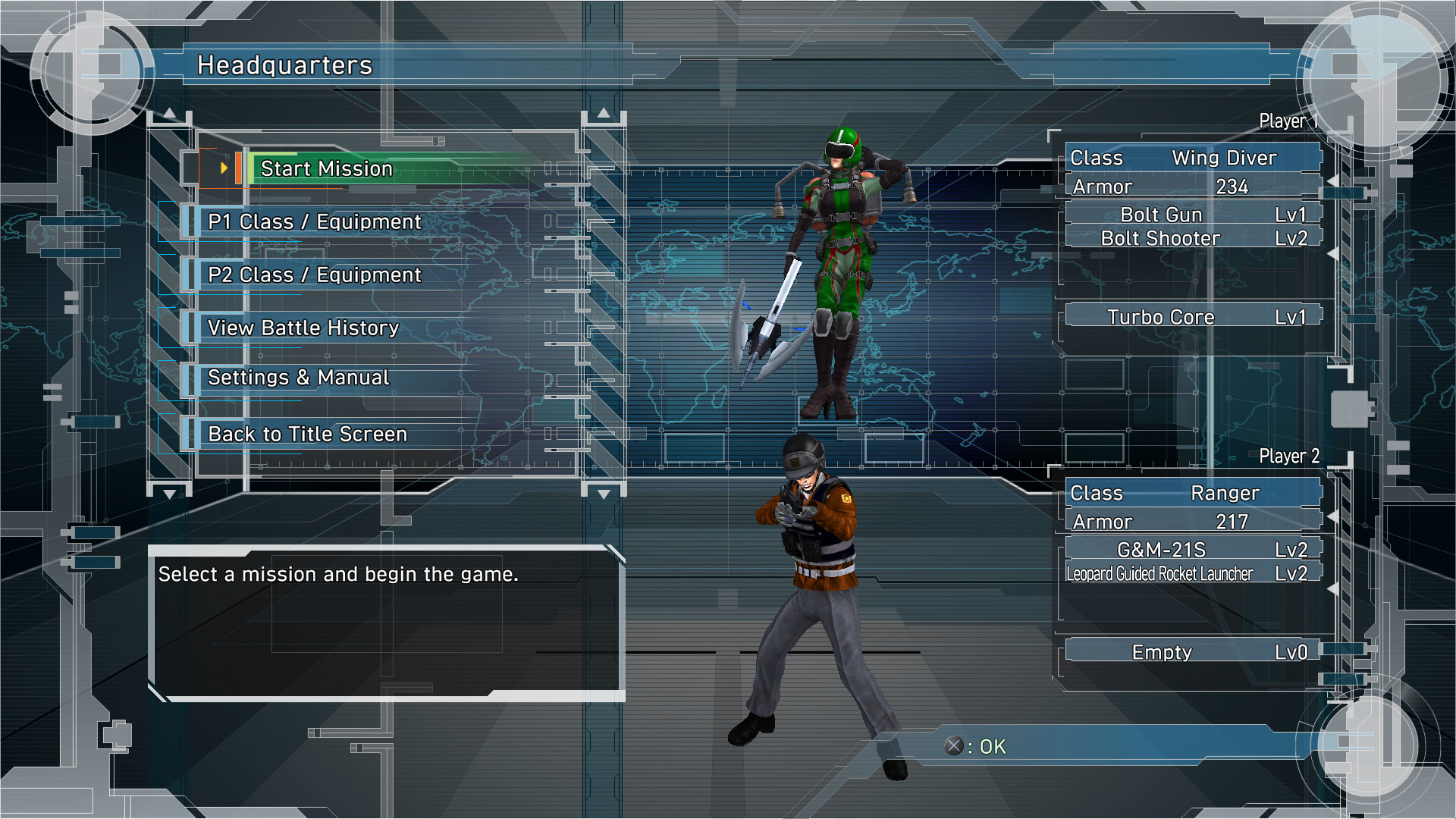Open P1 Class / Equipment
This screenshot has width=1456, height=819.
click(x=314, y=221)
